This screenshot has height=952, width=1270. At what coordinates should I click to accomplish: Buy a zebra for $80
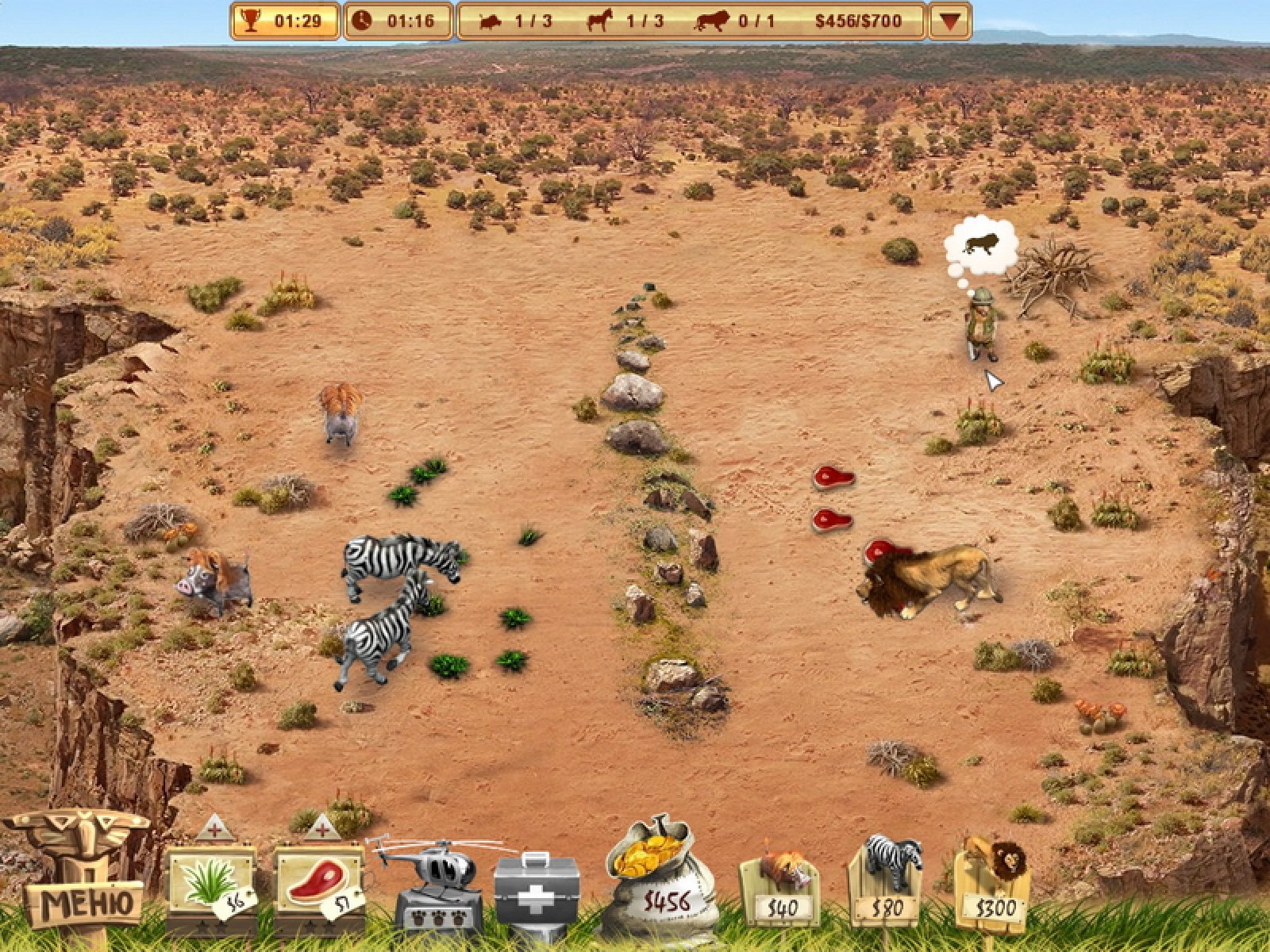point(886,882)
